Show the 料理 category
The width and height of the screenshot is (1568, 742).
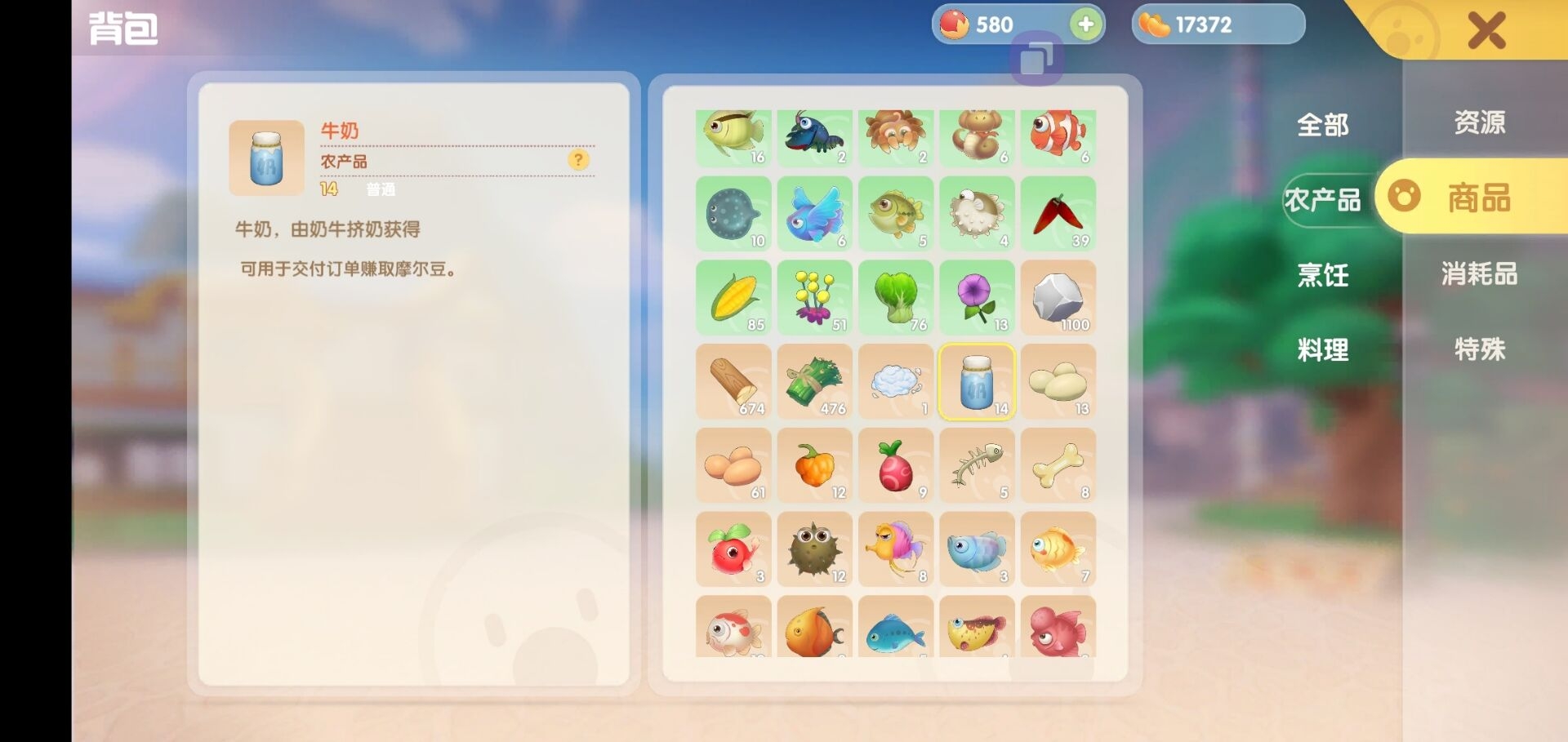click(x=1322, y=350)
